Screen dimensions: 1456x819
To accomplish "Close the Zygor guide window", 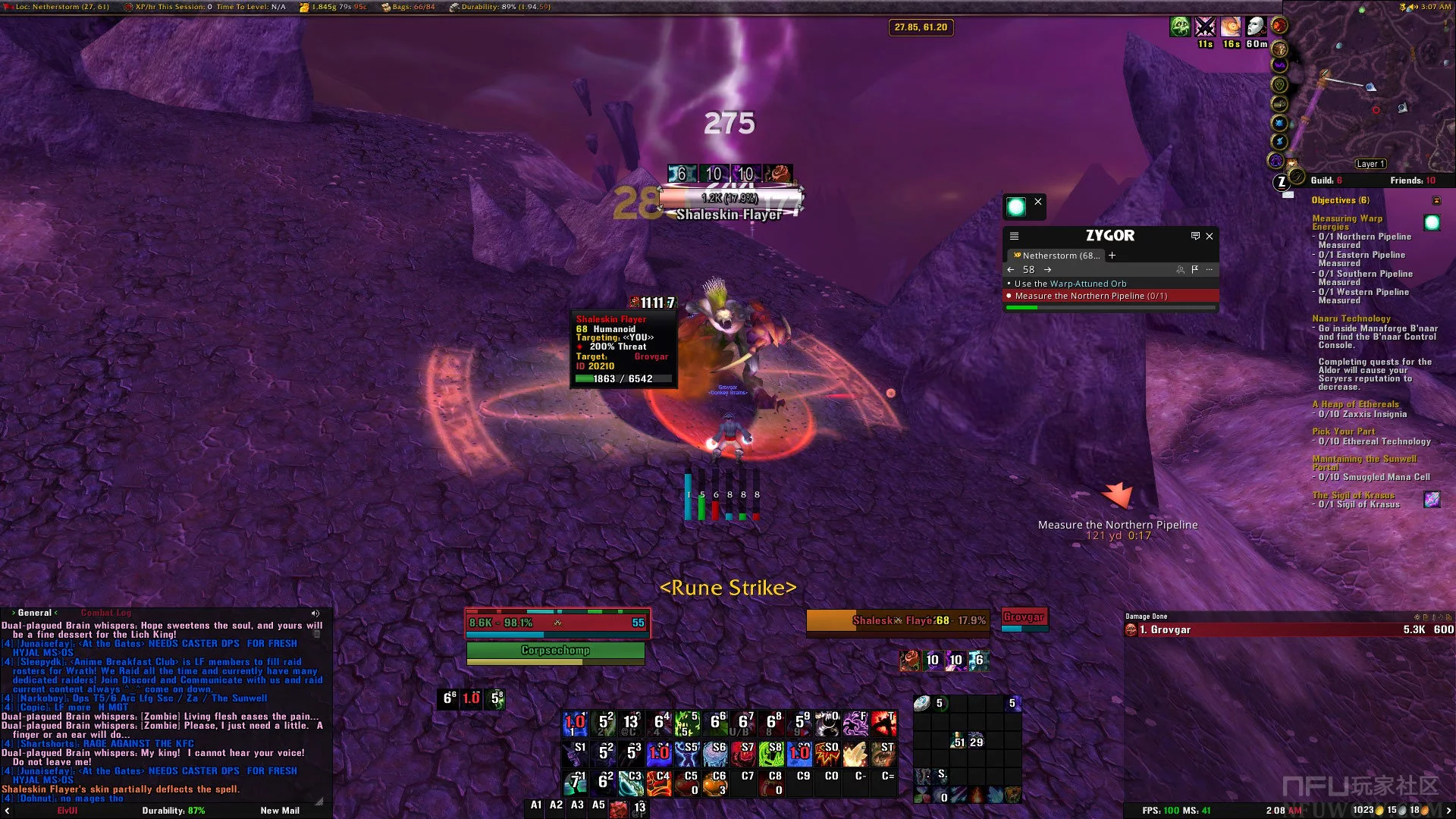I will point(1210,236).
